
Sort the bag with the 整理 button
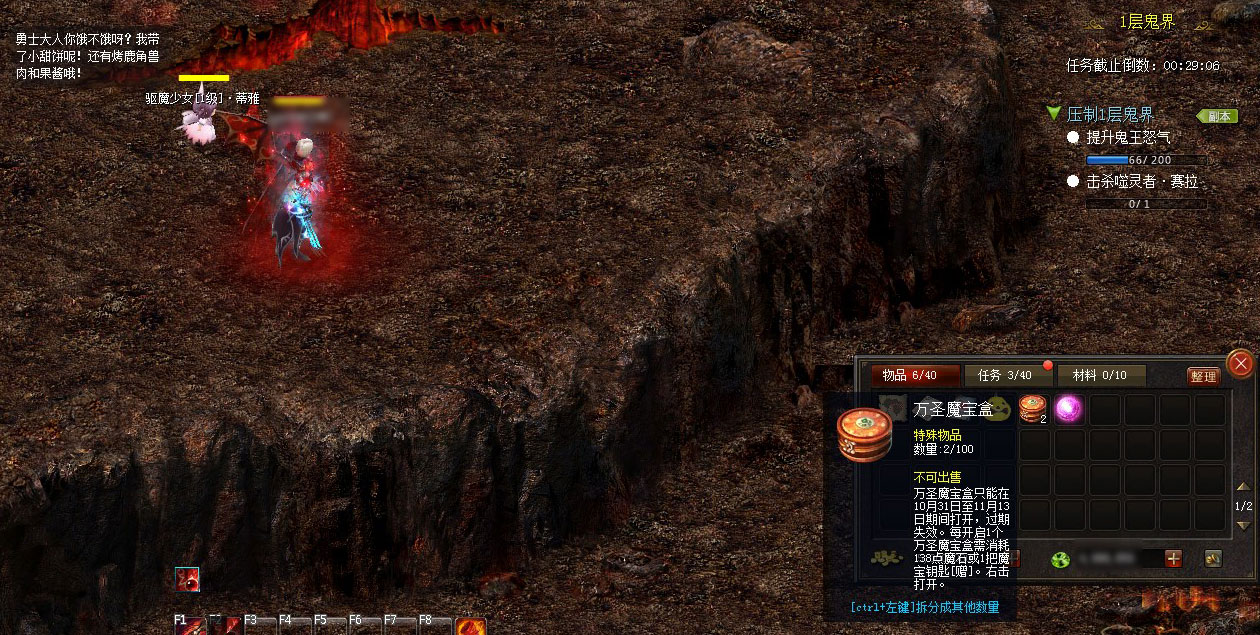[x=1204, y=376]
